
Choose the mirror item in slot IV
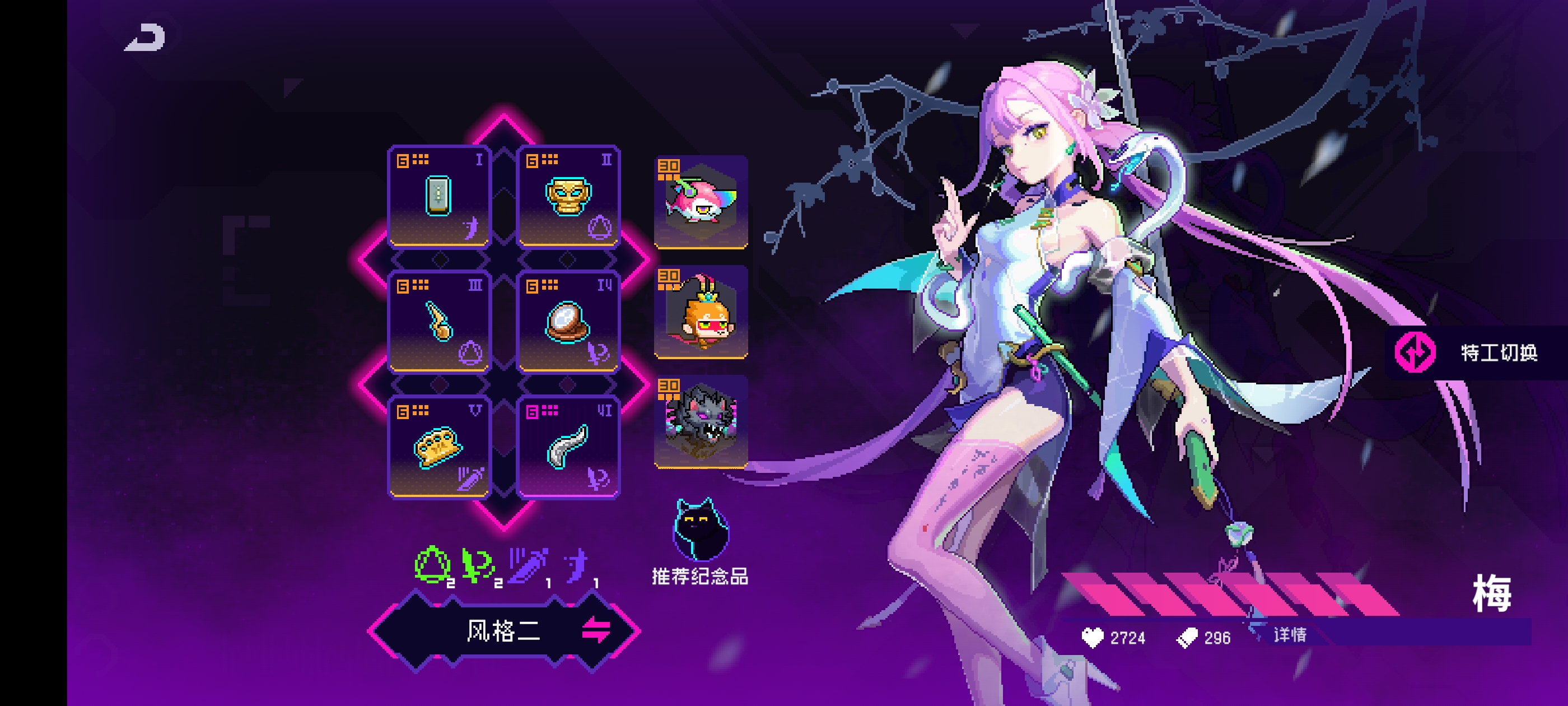point(568,322)
